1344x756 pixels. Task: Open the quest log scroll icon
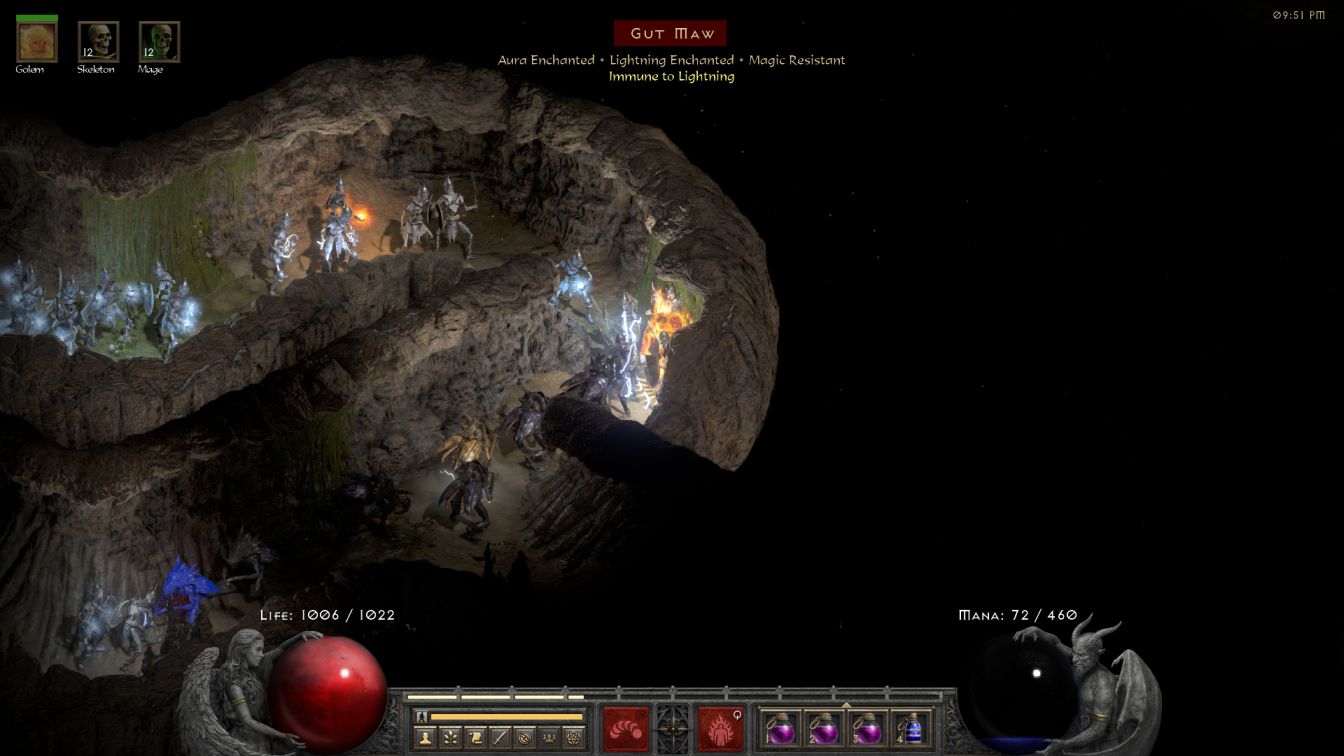475,737
